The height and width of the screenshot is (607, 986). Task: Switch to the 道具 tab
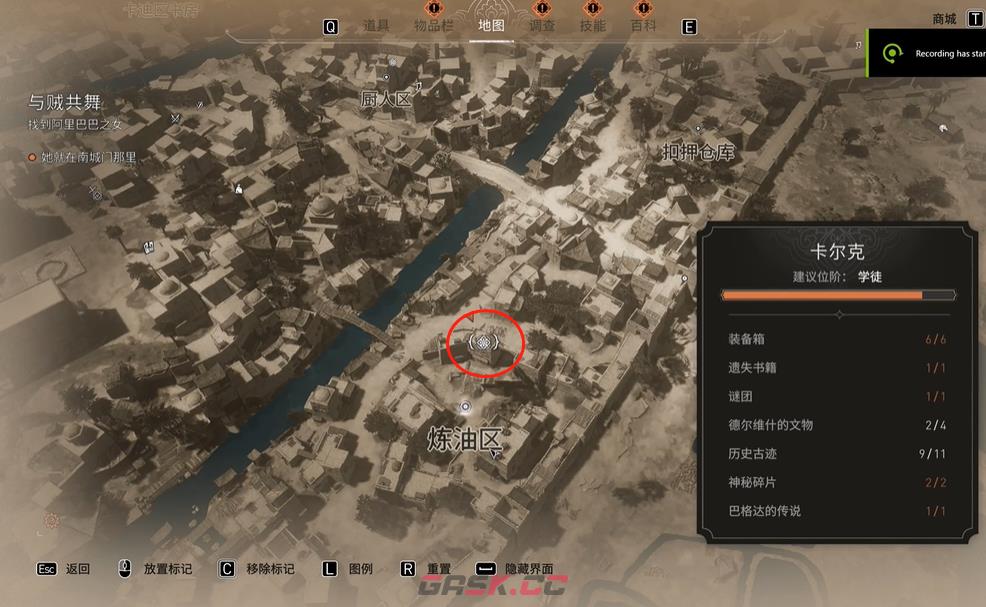pos(376,26)
